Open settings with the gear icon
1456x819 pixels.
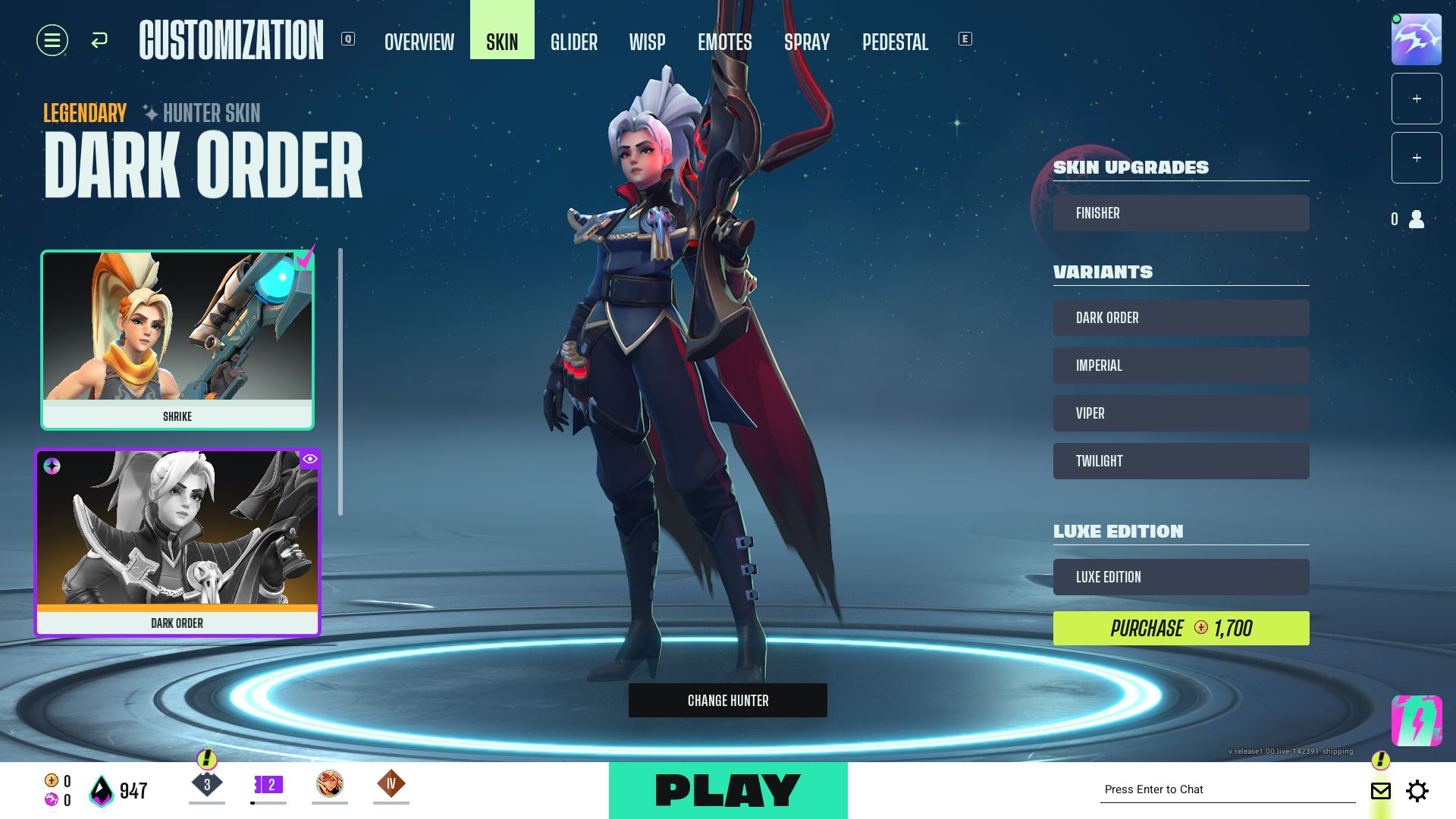pyautogui.click(x=1417, y=791)
